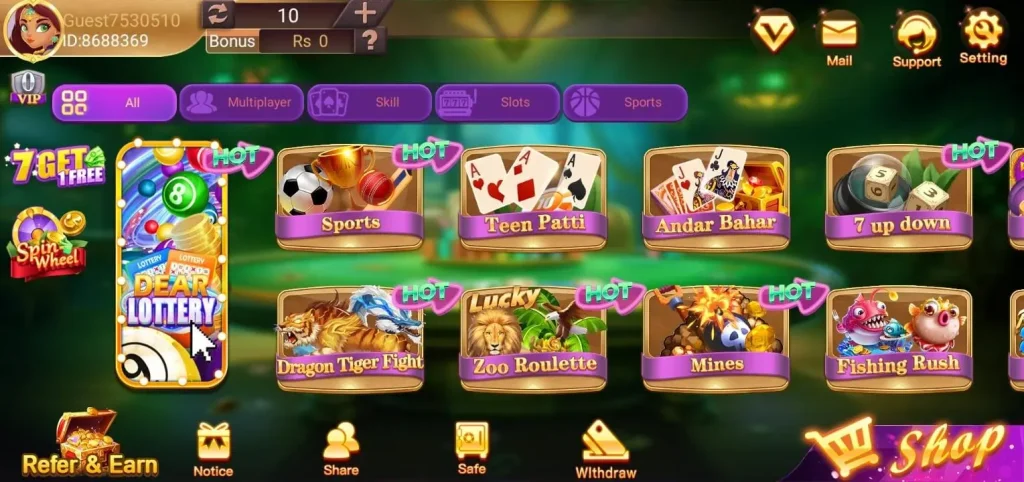Select the All games tab
This screenshot has width=1024, height=482.
tap(114, 102)
